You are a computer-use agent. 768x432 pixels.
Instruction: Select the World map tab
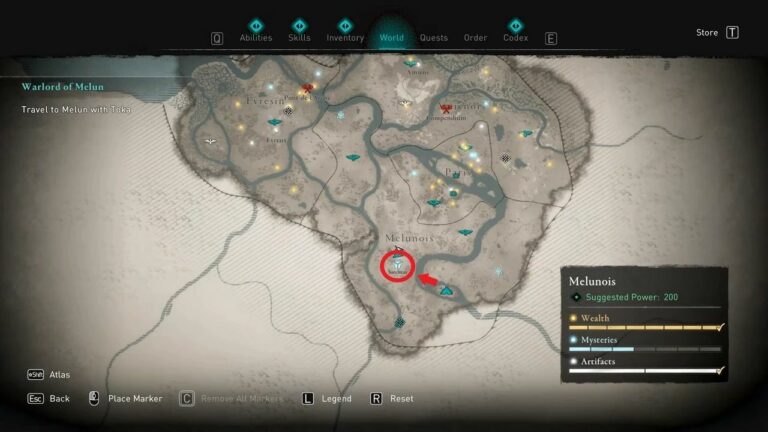(x=391, y=38)
